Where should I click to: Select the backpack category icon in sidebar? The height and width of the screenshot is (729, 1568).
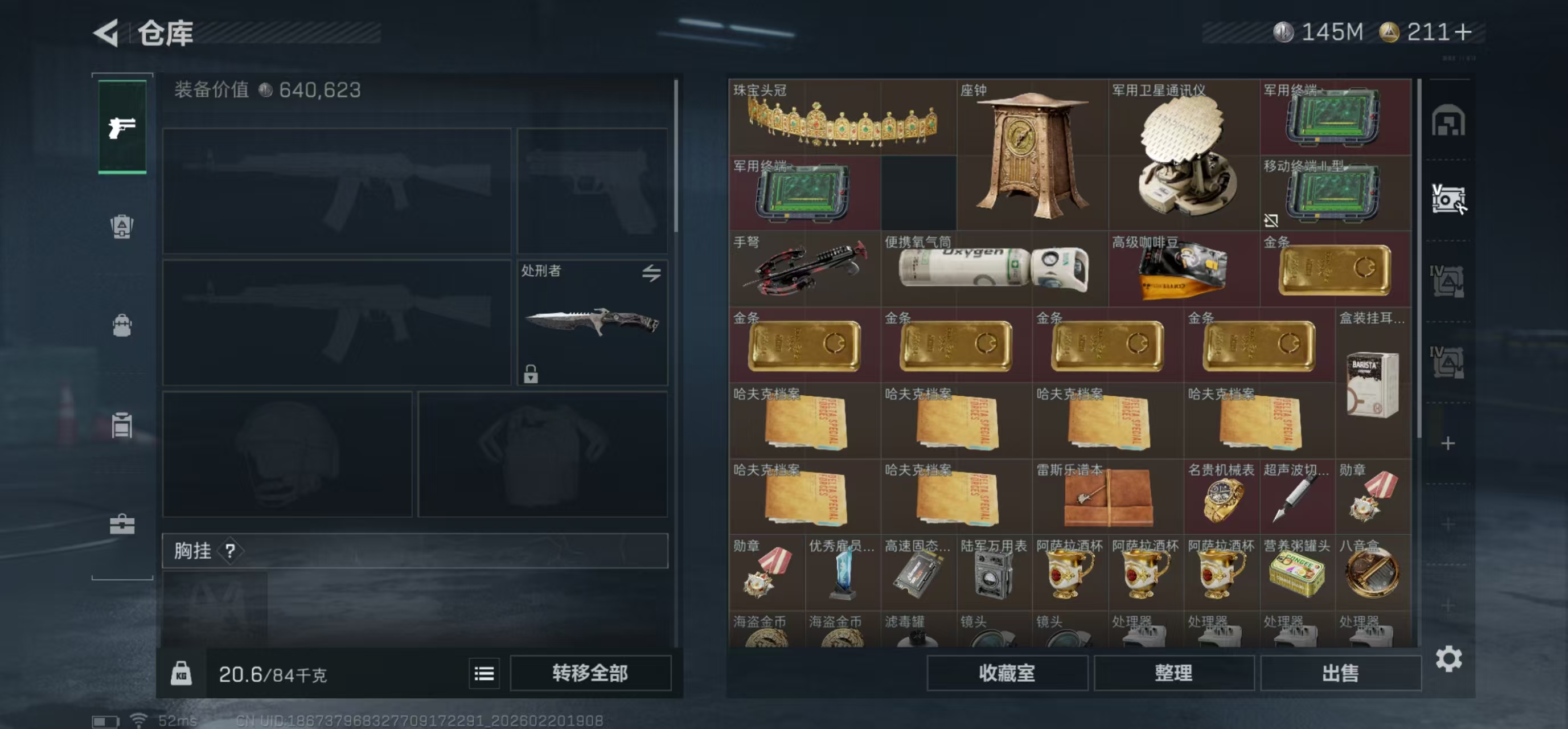point(122,326)
